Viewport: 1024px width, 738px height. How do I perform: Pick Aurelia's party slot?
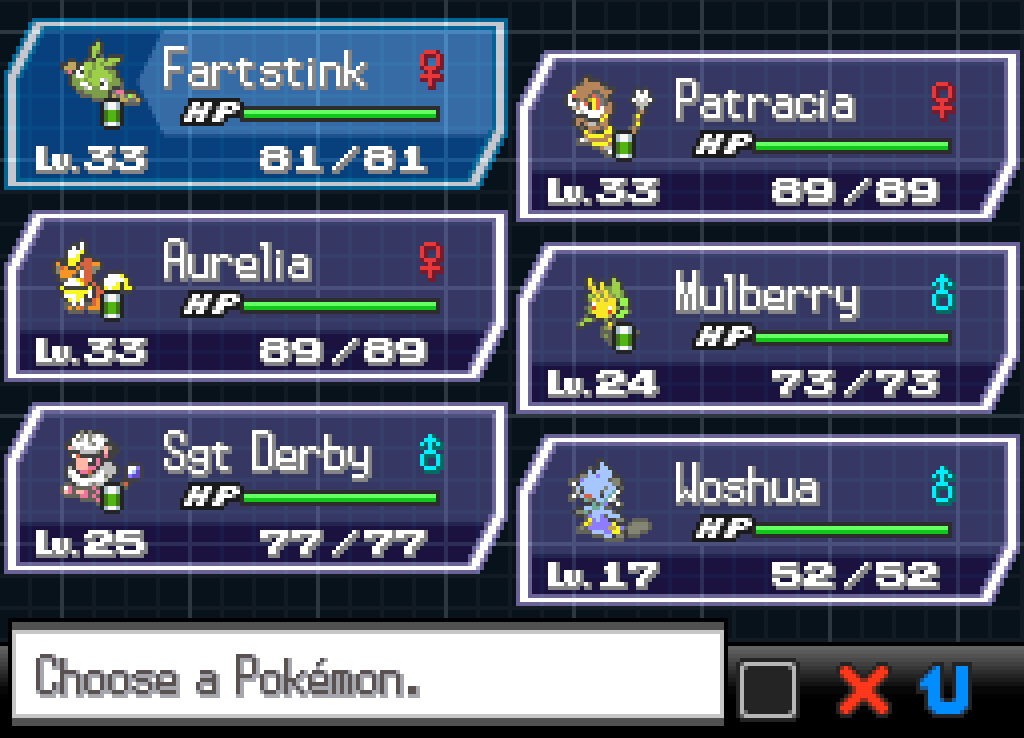(x=255, y=297)
